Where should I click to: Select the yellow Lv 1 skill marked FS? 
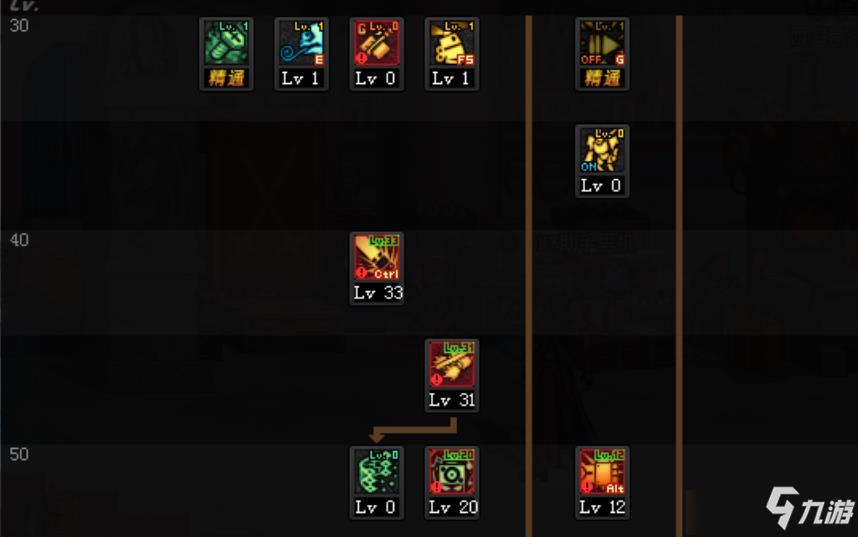452,44
